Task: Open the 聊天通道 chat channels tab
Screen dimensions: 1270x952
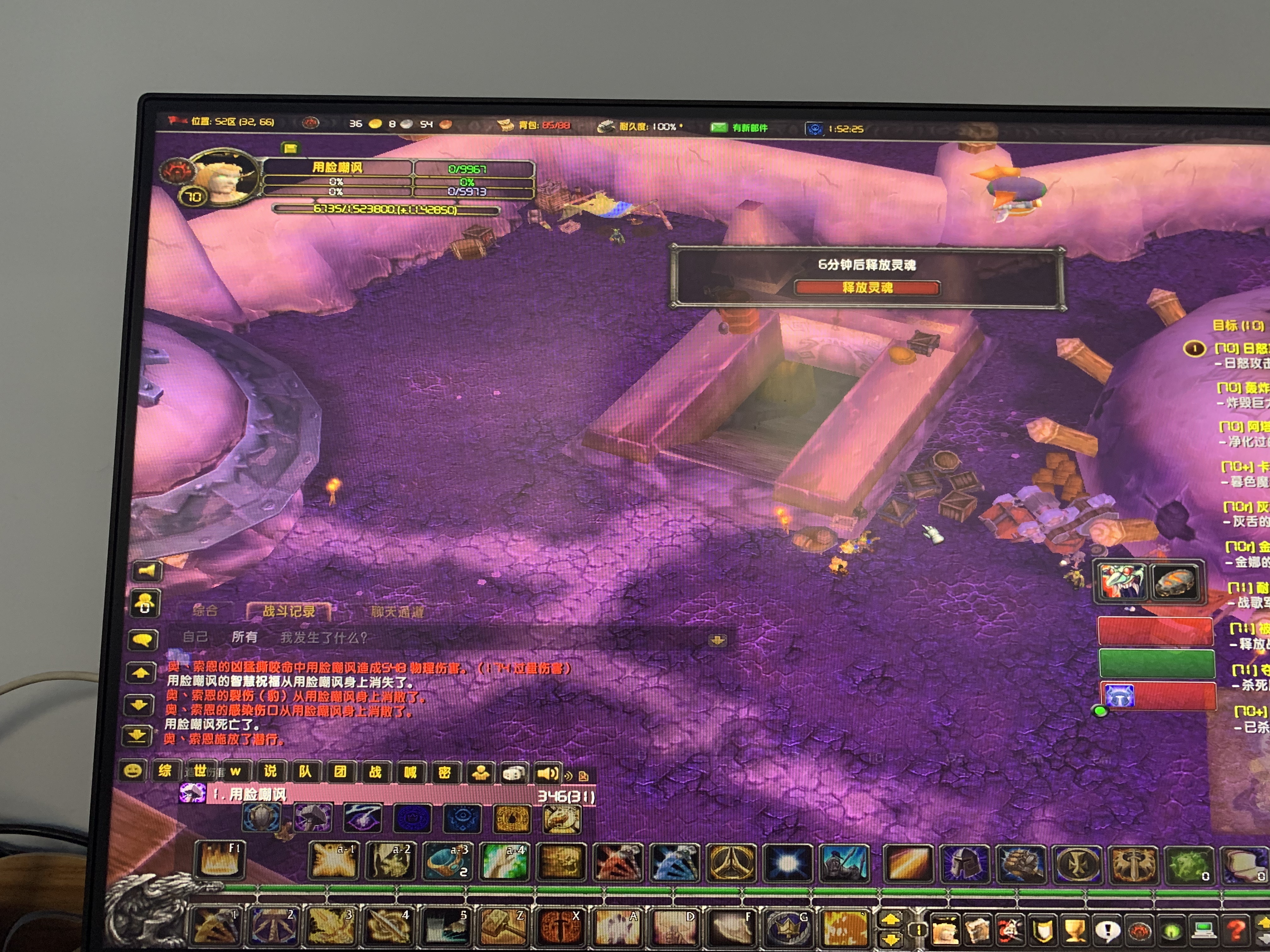Action: tap(397, 612)
